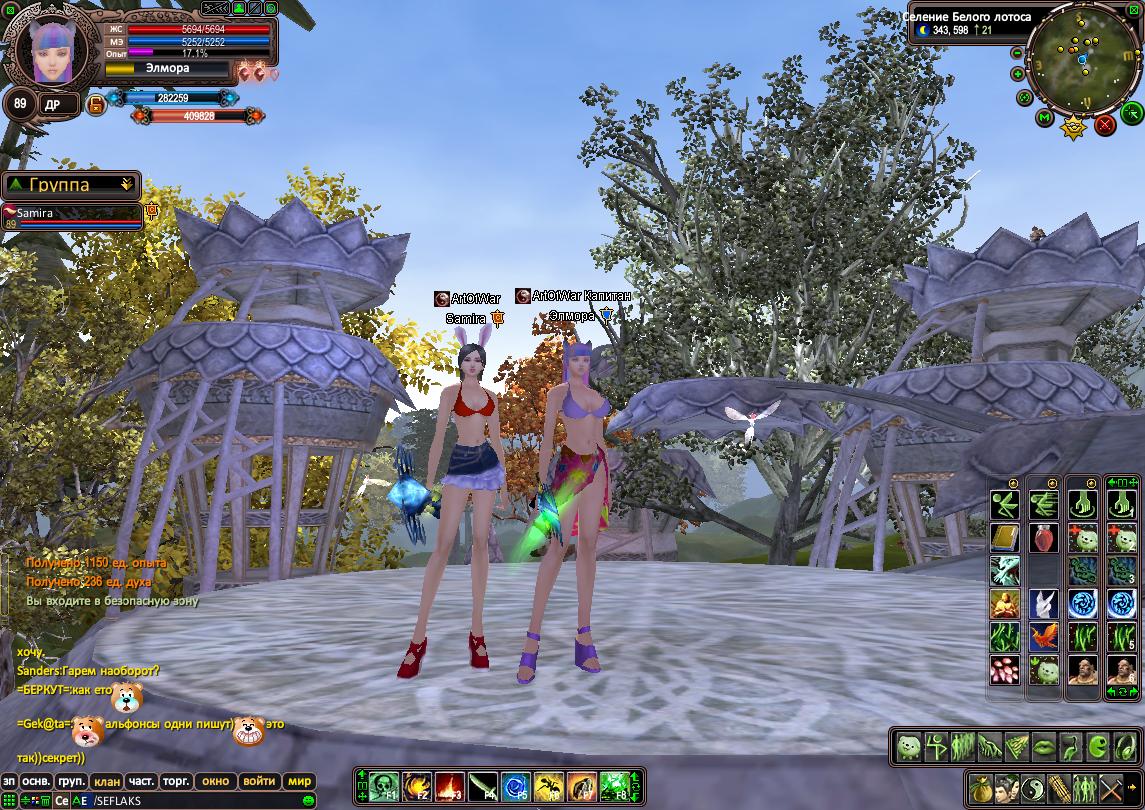Cast the blue swirl skill on F5
This screenshot has width=1145, height=810.
pos(515,786)
